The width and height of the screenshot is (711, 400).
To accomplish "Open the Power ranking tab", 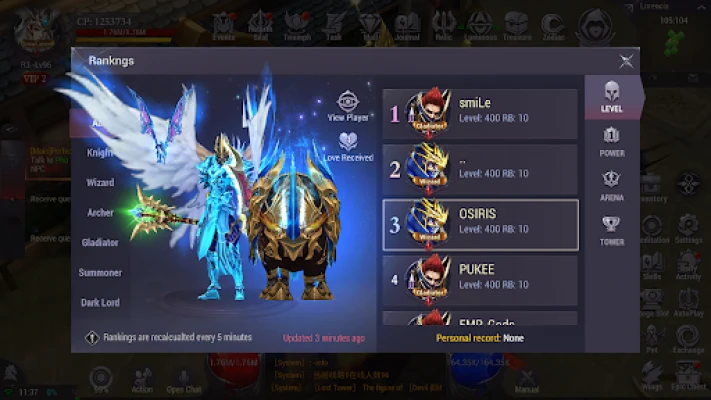I will pyautogui.click(x=612, y=142).
